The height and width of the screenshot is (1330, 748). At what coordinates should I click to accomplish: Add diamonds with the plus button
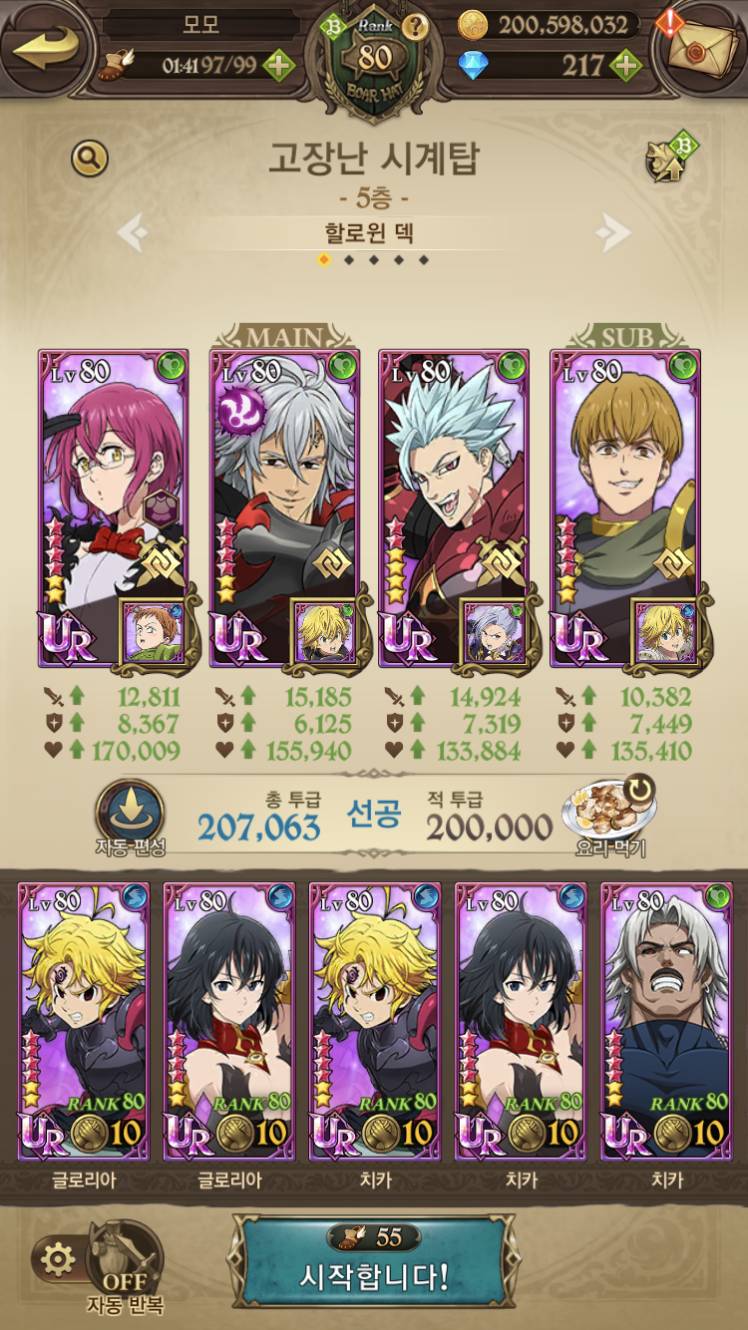click(625, 66)
